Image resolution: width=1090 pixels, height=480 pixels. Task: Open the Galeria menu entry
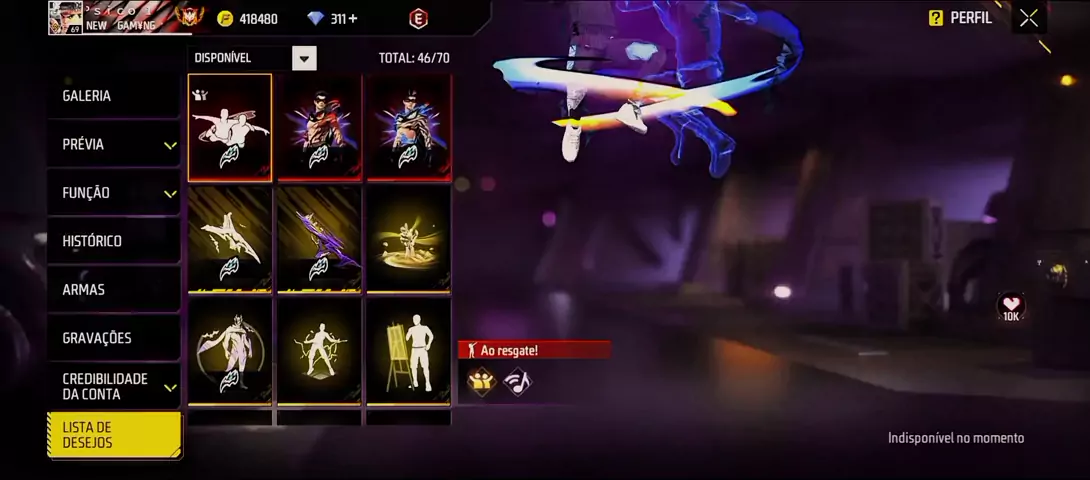(113, 96)
